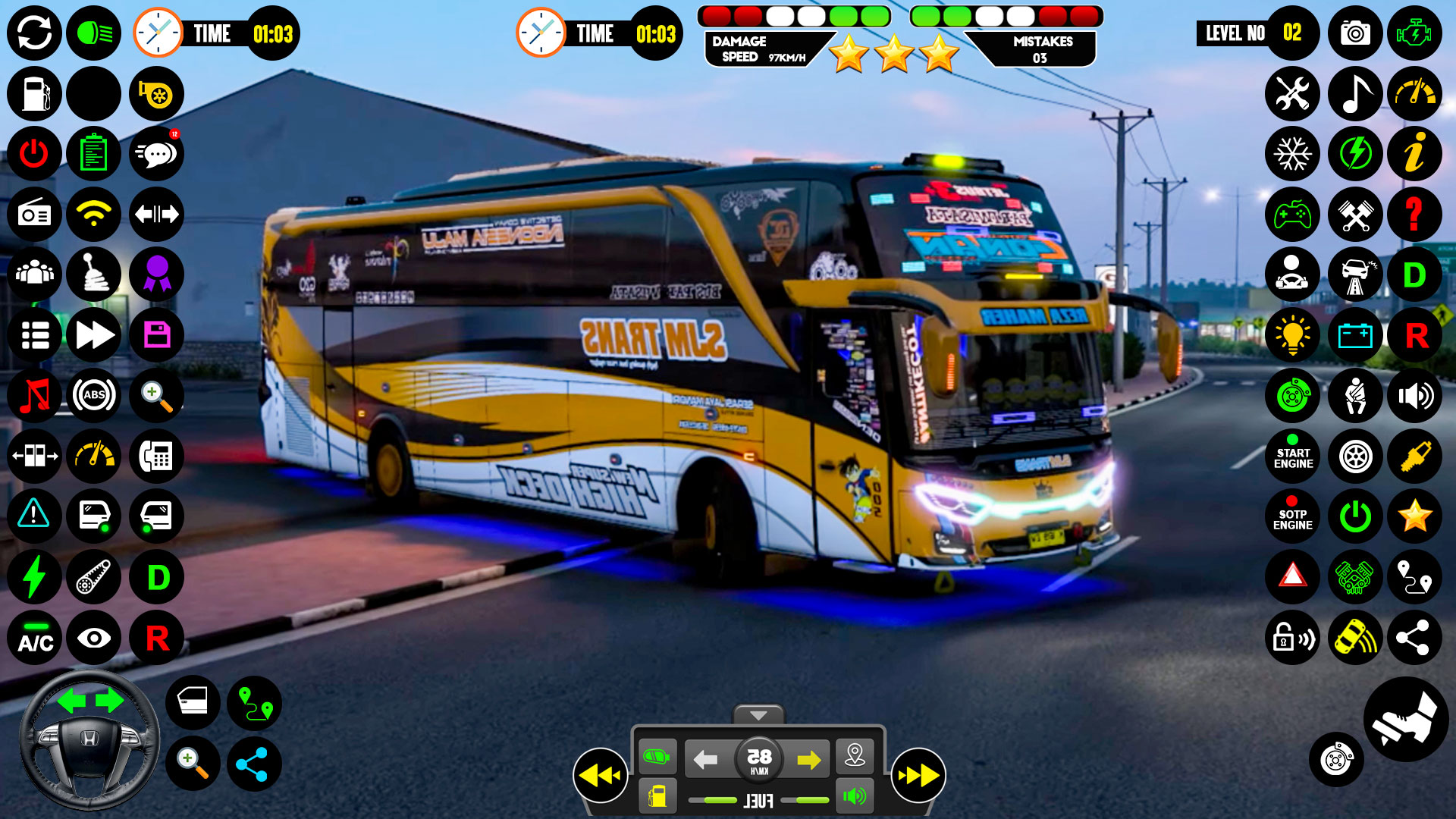Open the game info icon
Viewport: 1456px width, 819px height.
pyautogui.click(x=1415, y=154)
